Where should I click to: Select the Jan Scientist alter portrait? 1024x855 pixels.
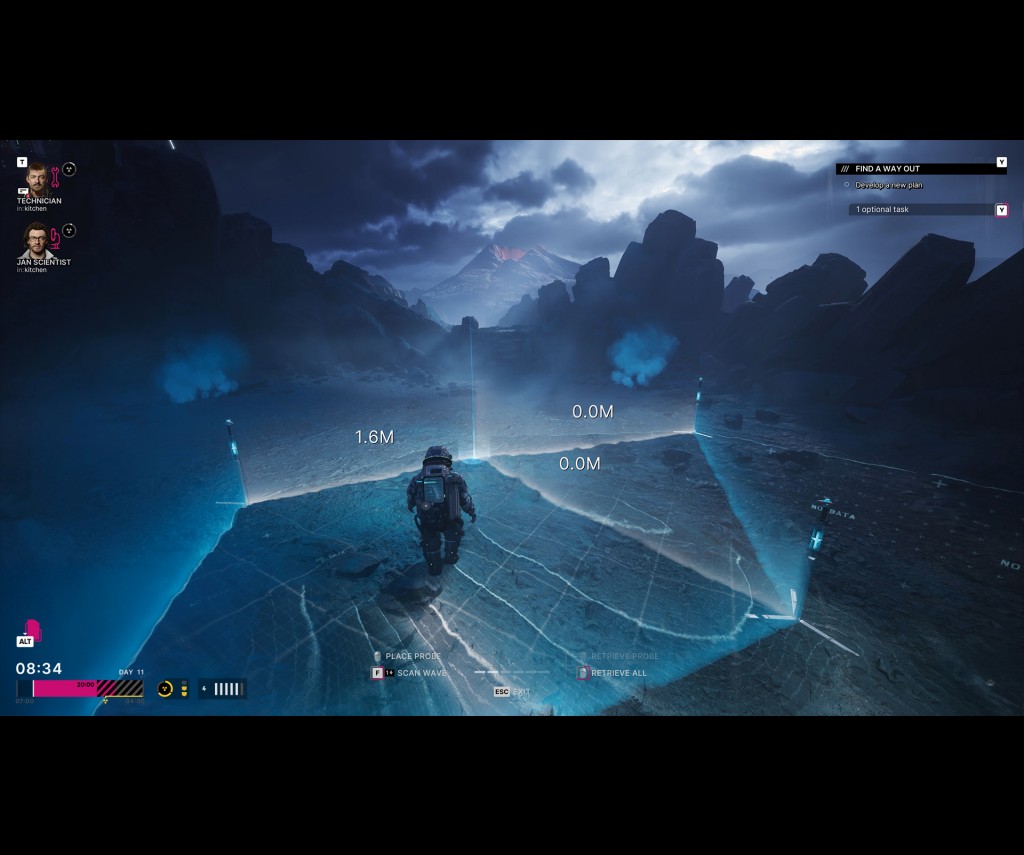tap(37, 241)
